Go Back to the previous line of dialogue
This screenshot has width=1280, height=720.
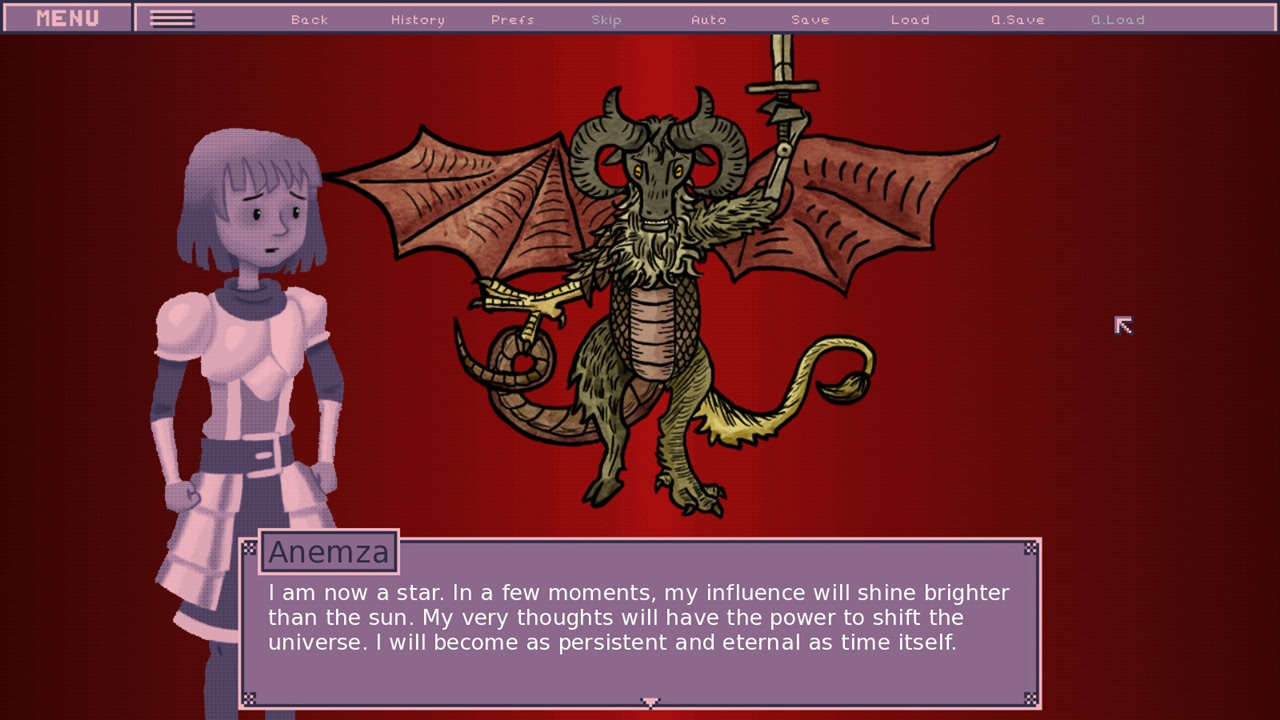(x=309, y=18)
